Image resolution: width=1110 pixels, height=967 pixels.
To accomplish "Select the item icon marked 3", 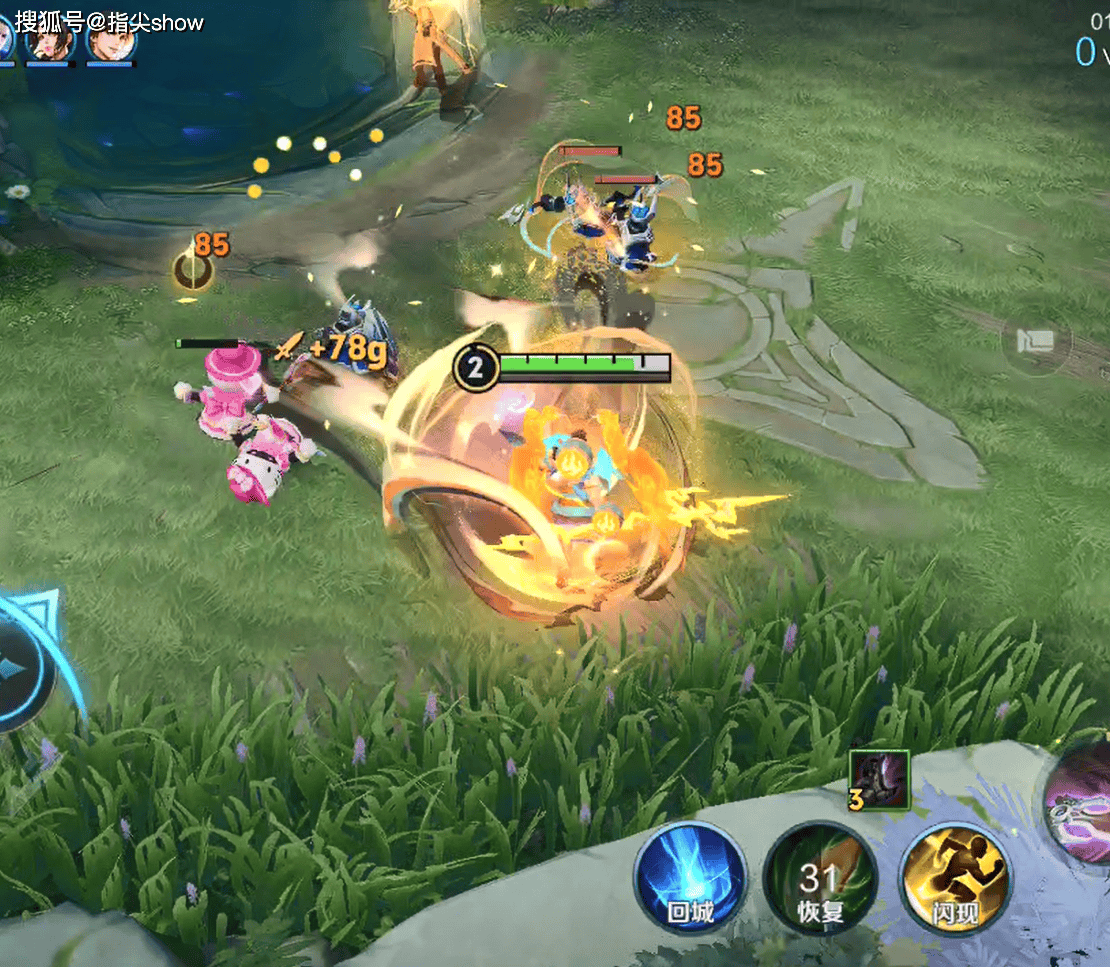I will pos(879,779).
